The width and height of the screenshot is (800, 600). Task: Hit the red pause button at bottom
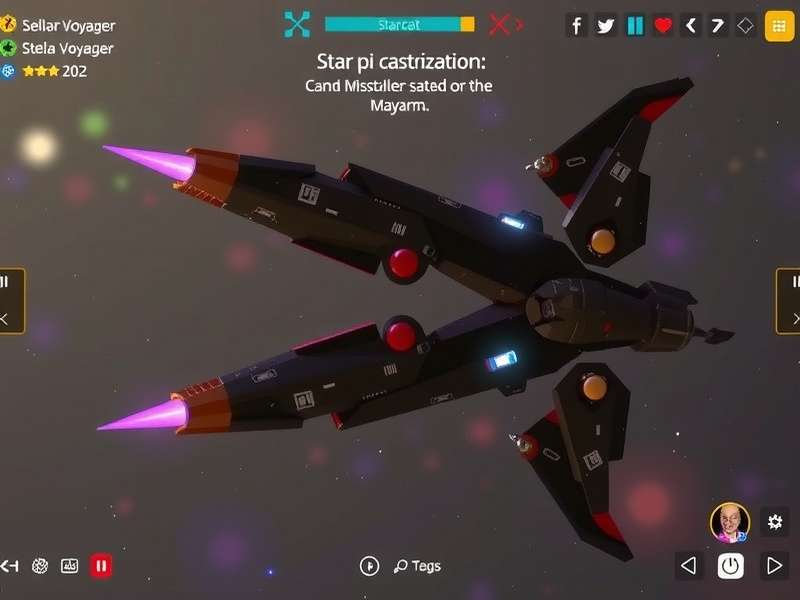[x=101, y=566]
